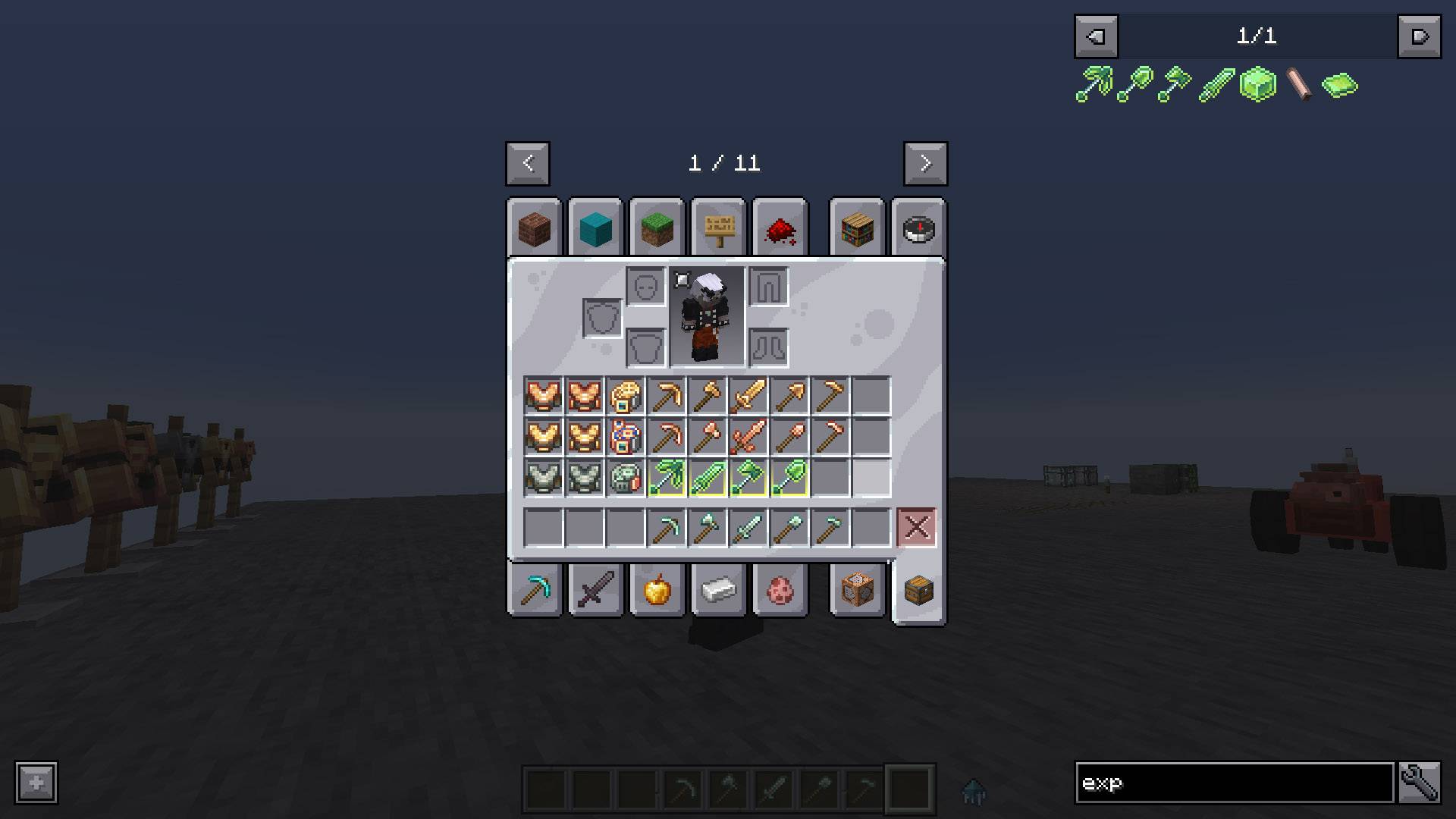Open the Combat tab with the sword icon
1456x819 pixels.
pos(596,591)
